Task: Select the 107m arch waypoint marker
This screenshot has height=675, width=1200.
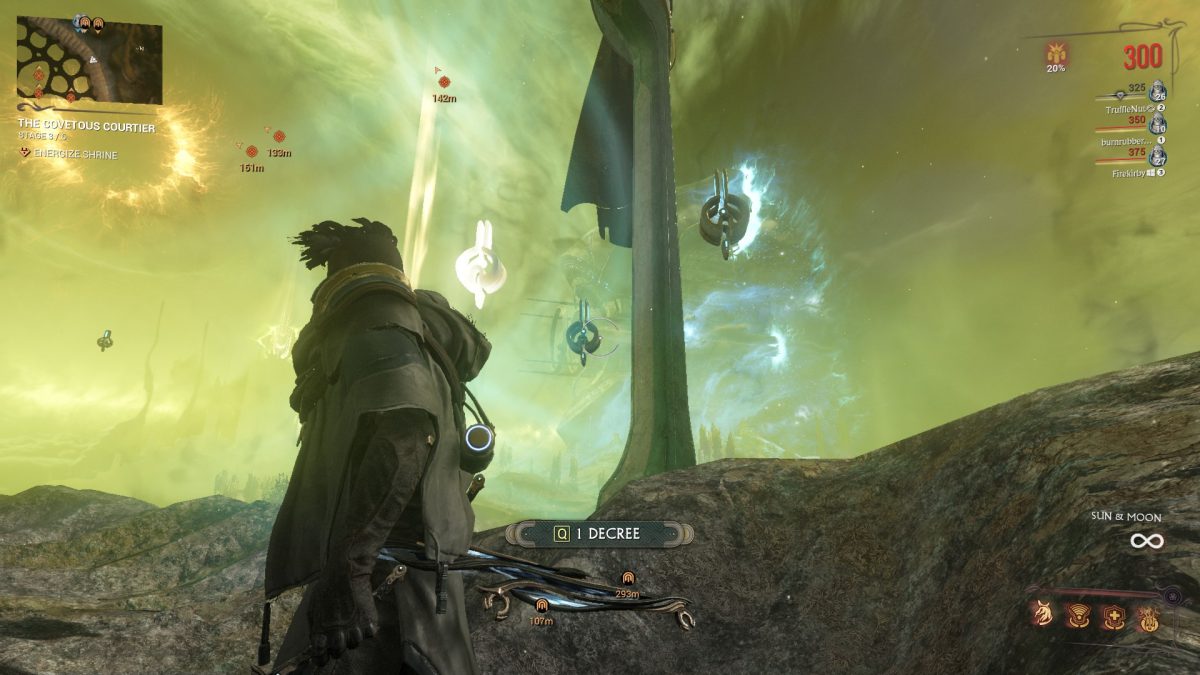Action: pos(541,605)
